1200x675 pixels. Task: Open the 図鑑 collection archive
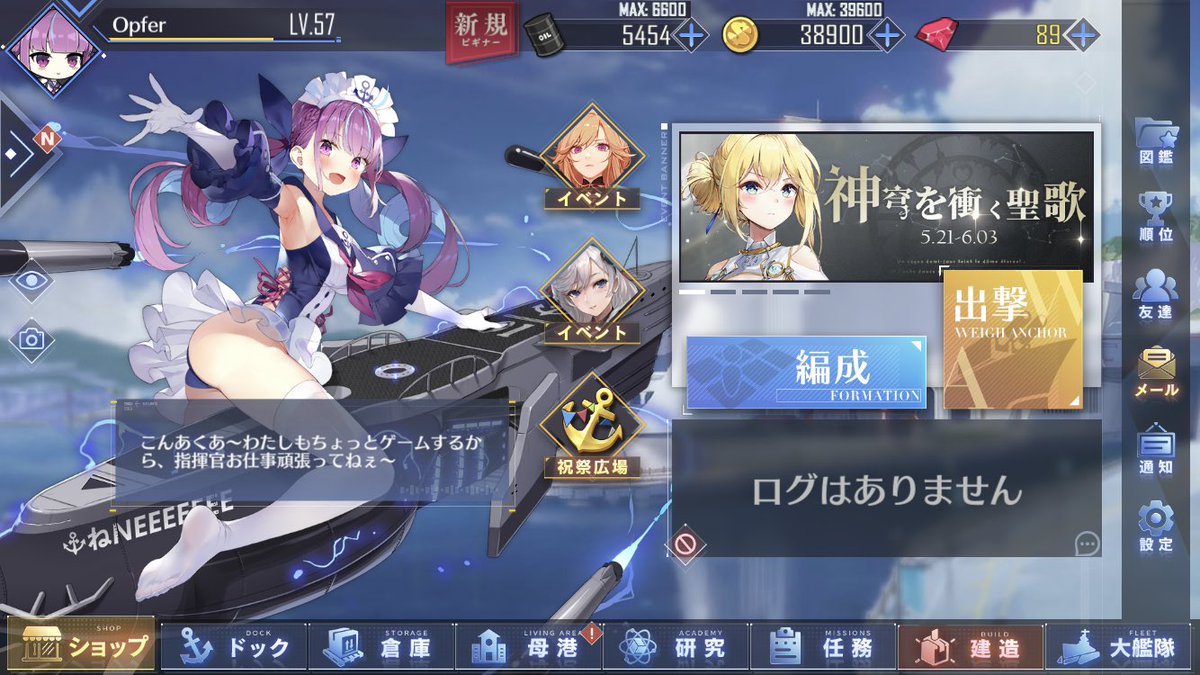coord(1156,147)
